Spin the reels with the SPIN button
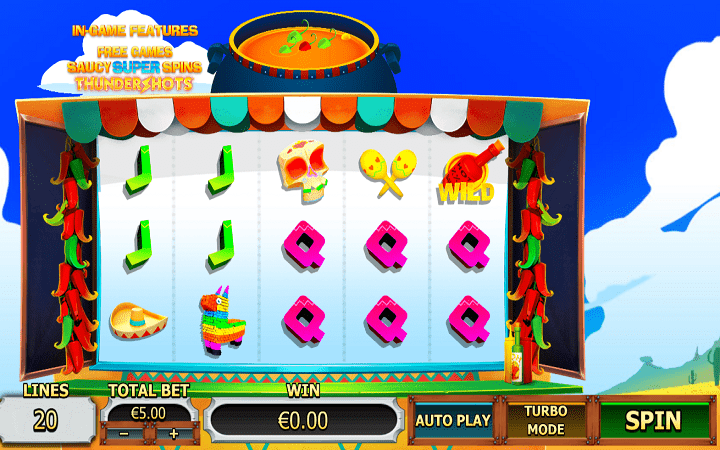This screenshot has width=720, height=450. click(x=653, y=420)
